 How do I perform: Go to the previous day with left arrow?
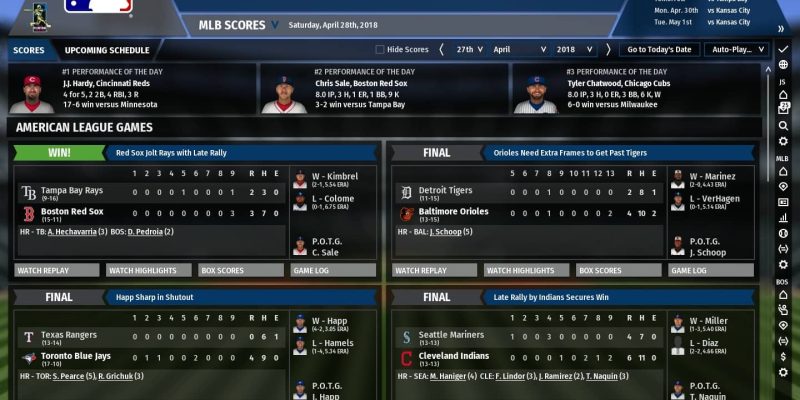441,49
